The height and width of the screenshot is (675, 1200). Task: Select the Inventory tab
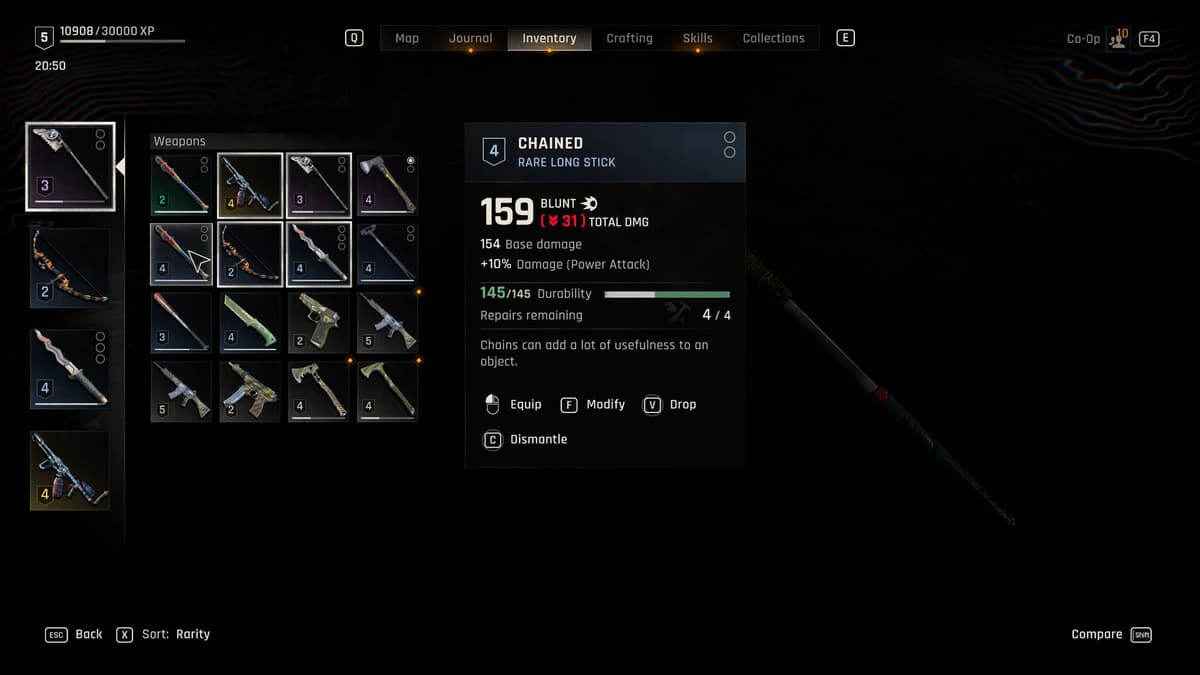[x=549, y=38]
